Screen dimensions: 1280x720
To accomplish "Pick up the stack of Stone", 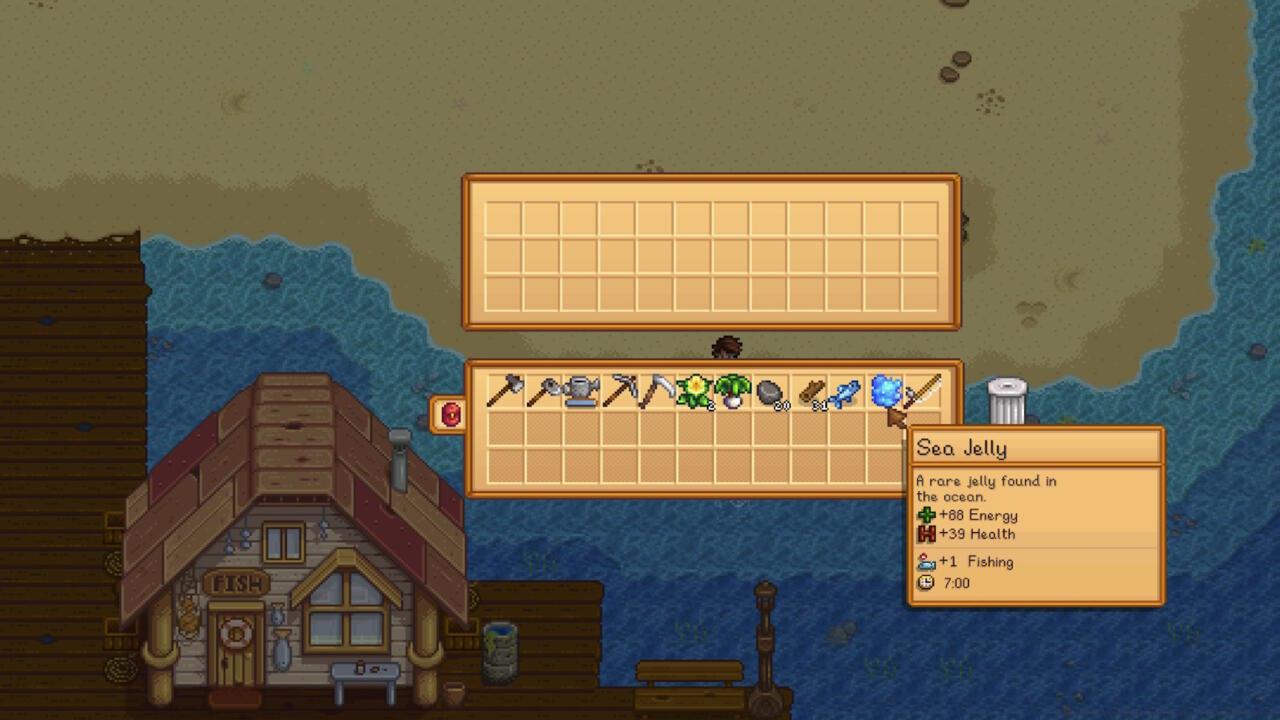I will (767, 392).
